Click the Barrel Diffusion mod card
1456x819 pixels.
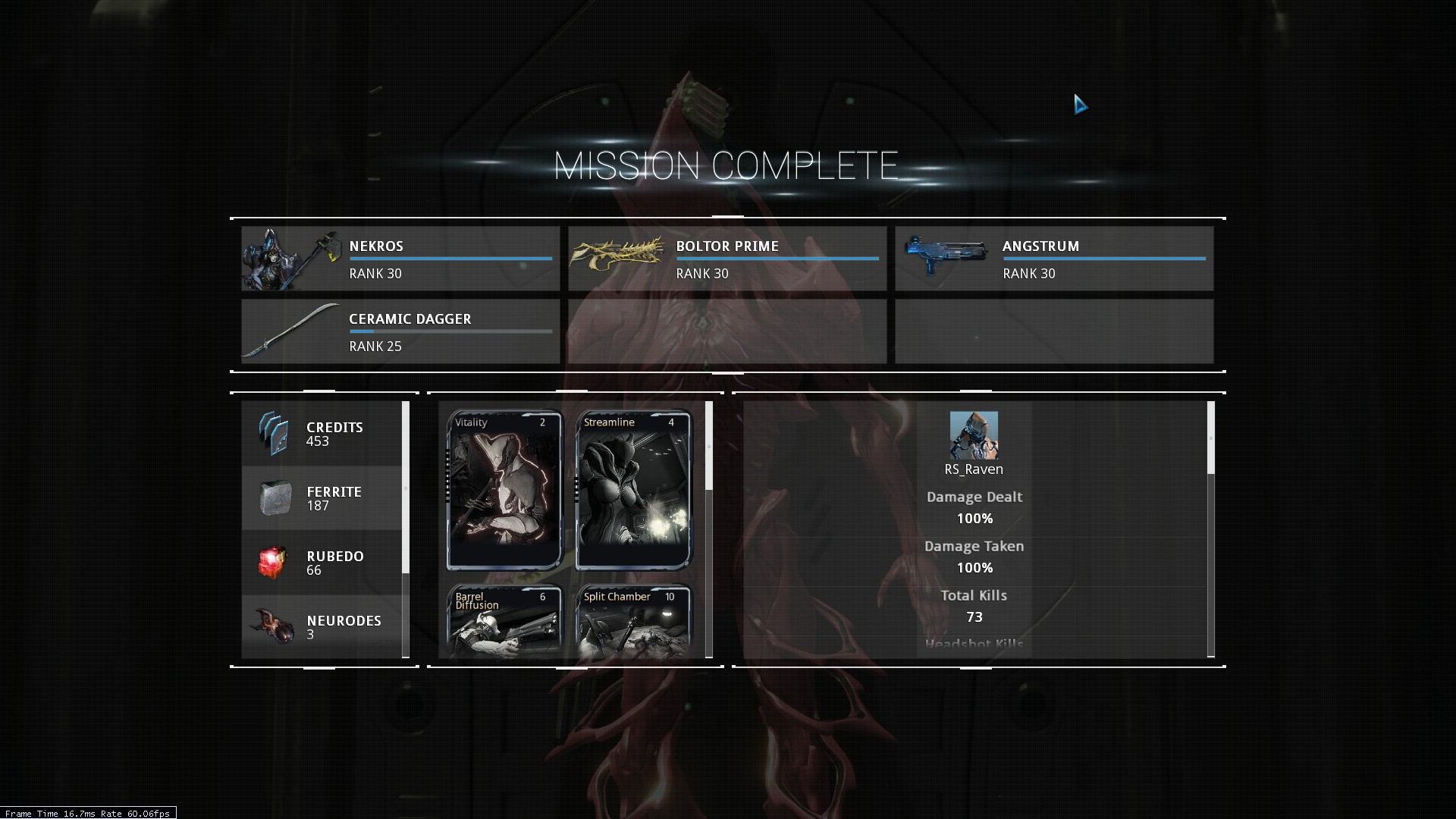(504, 620)
